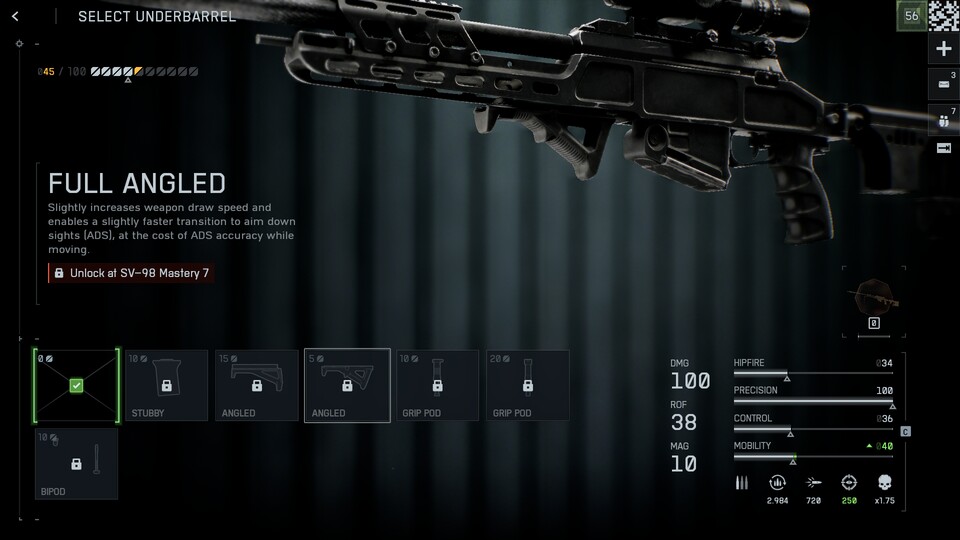
Task: Go back using the top-left arrow
Action: tap(15, 16)
